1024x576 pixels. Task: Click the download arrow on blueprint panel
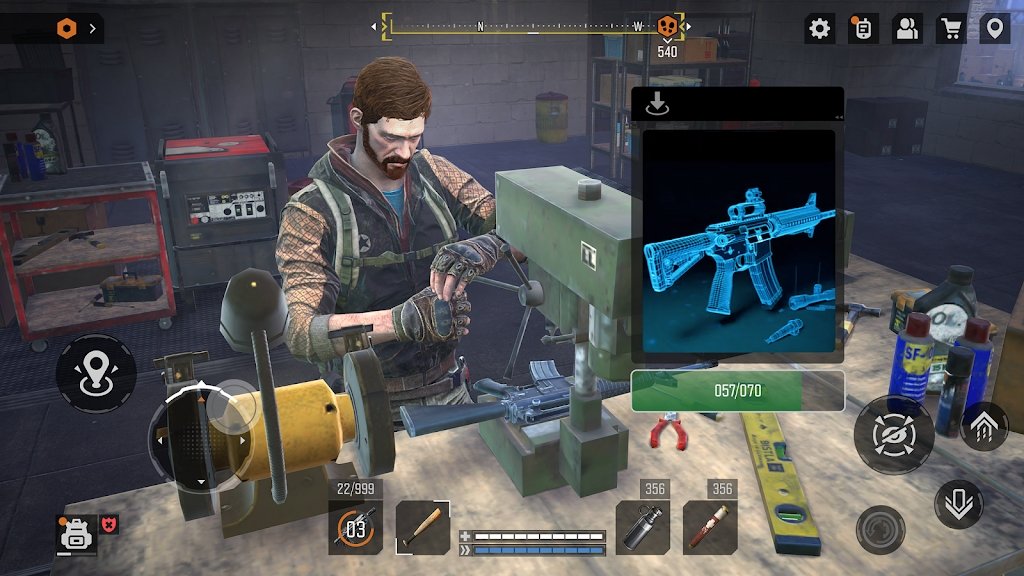coord(657,104)
